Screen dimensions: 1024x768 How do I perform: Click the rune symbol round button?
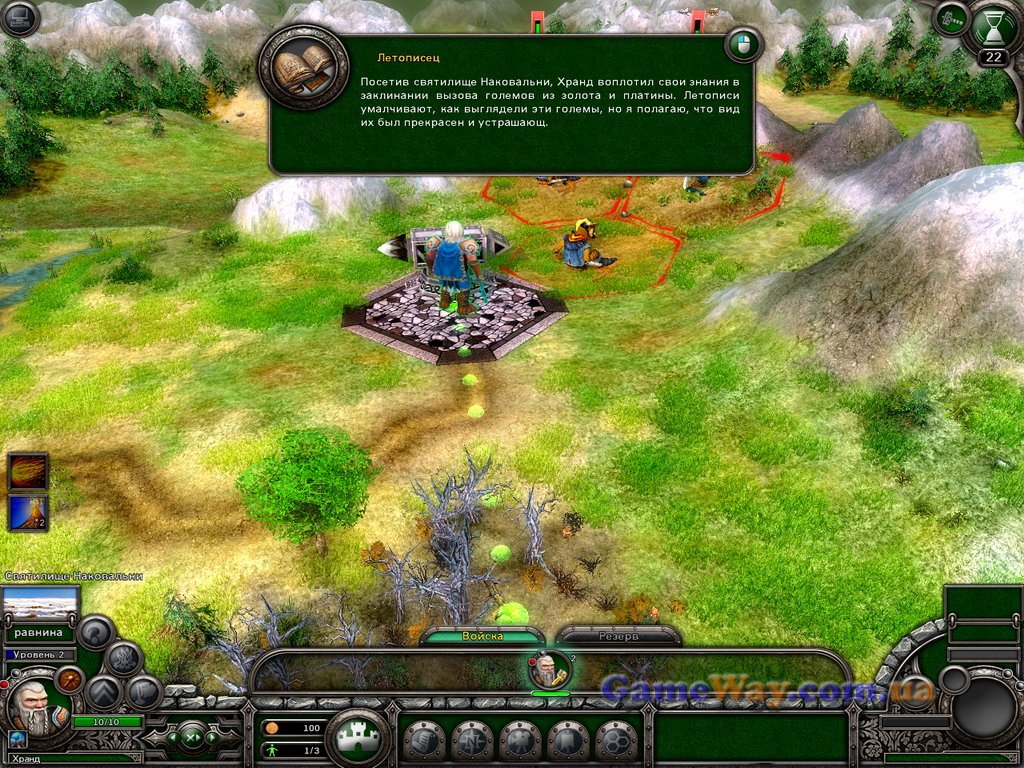[x=144, y=692]
